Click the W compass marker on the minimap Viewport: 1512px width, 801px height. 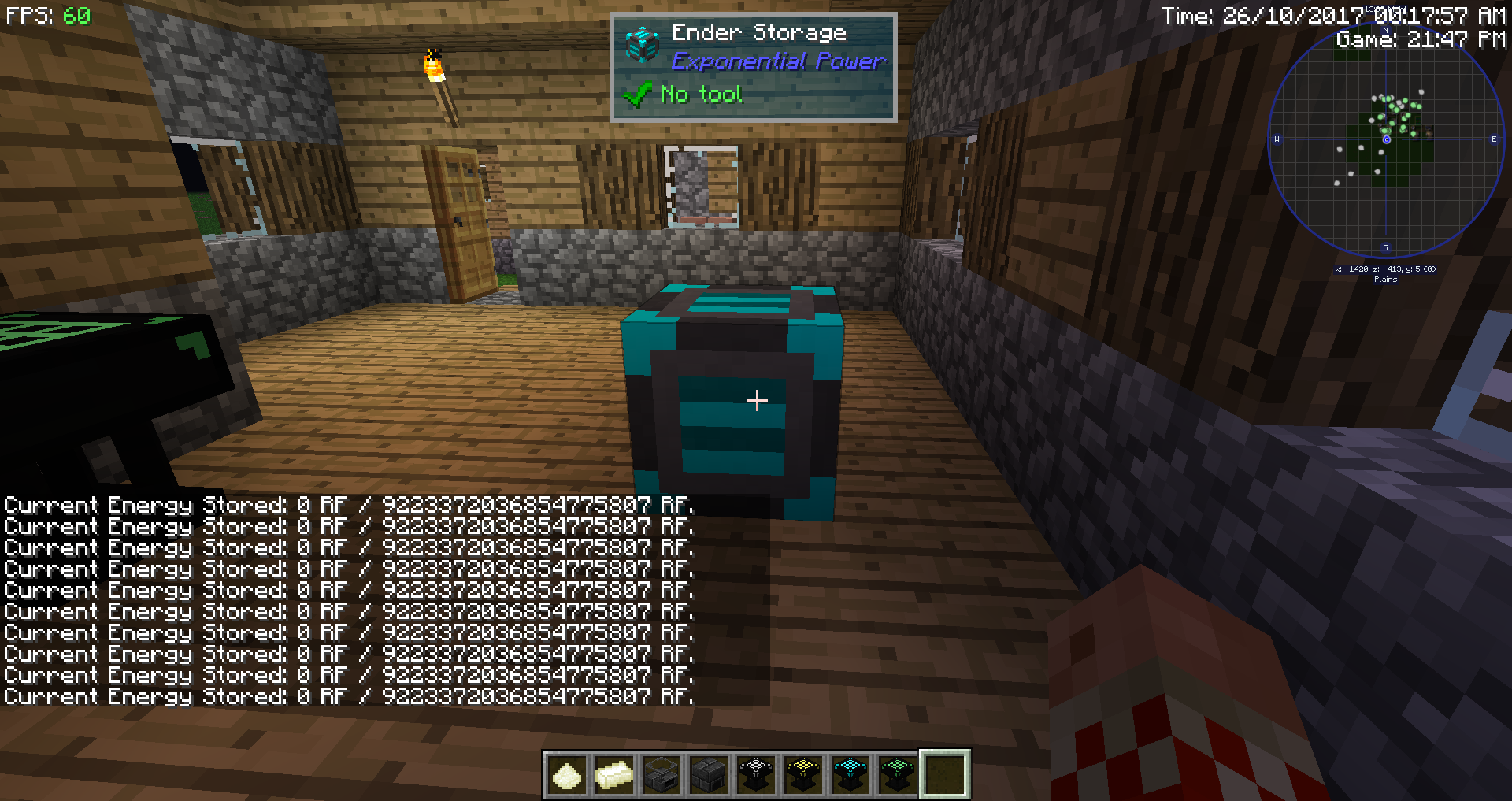pyautogui.click(x=1277, y=139)
